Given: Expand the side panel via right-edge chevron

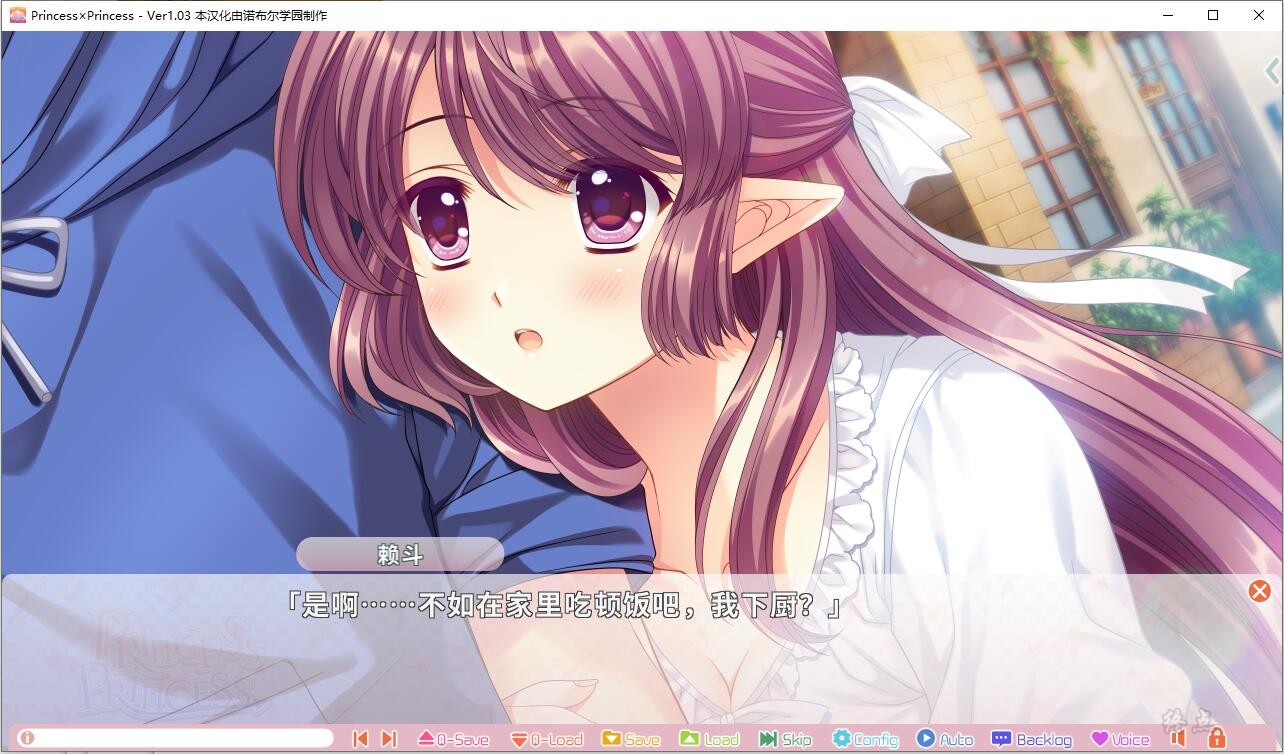Looking at the screenshot, I should (1272, 70).
